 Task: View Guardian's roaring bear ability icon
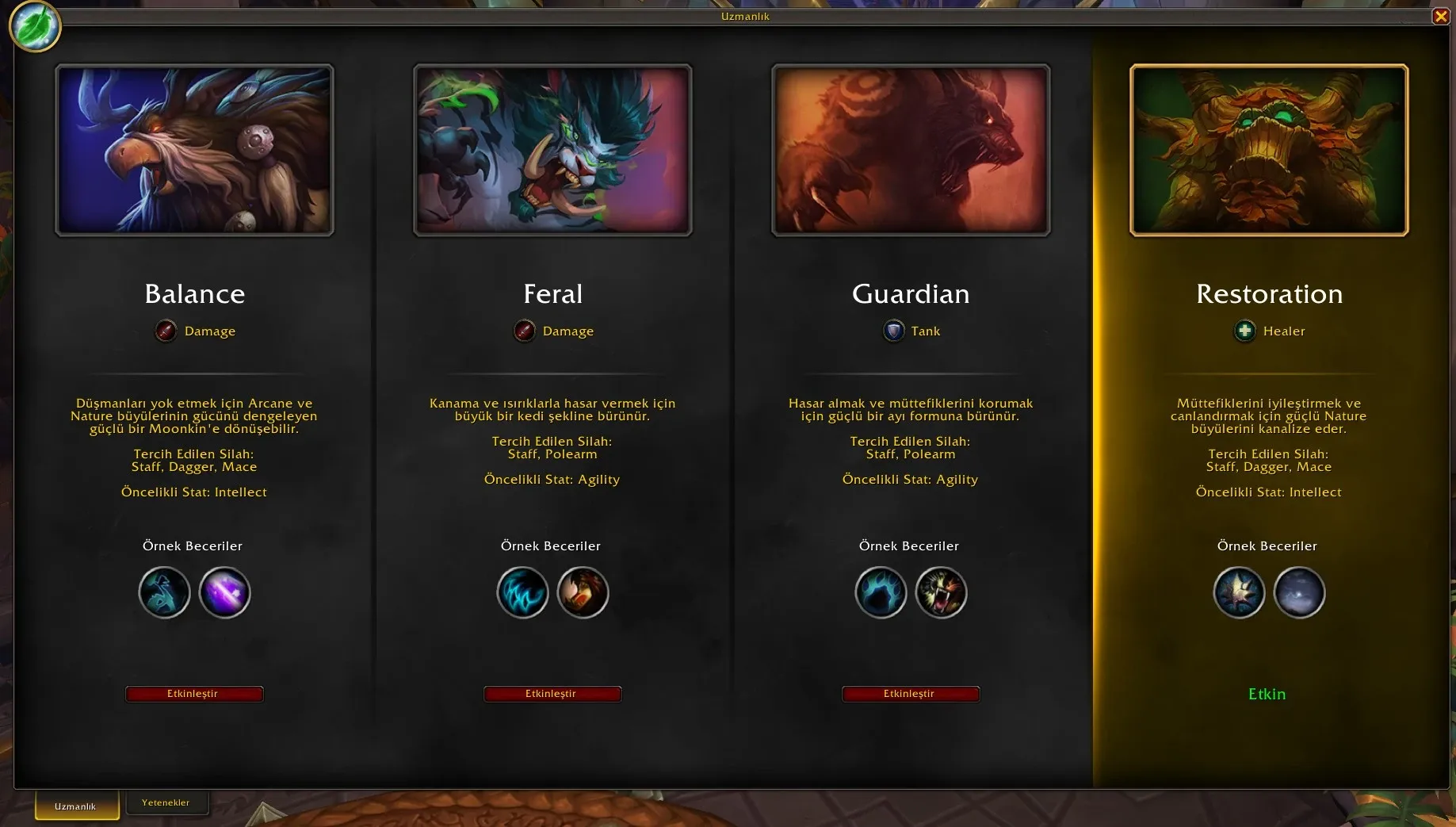click(x=941, y=592)
